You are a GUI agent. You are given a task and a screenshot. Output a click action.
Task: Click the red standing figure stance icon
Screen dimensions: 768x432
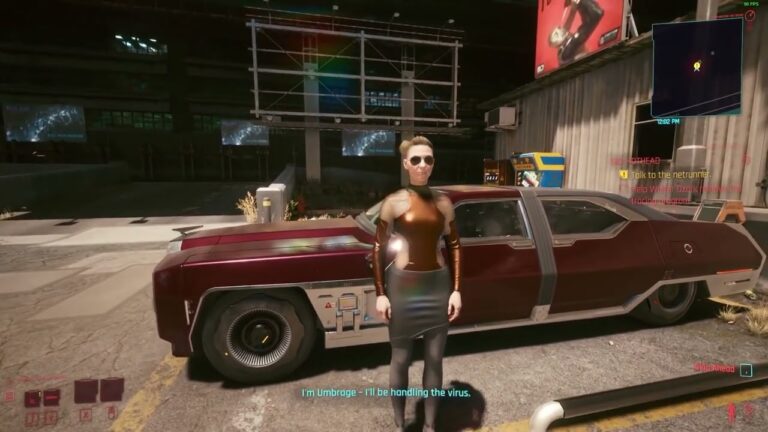coord(732,412)
